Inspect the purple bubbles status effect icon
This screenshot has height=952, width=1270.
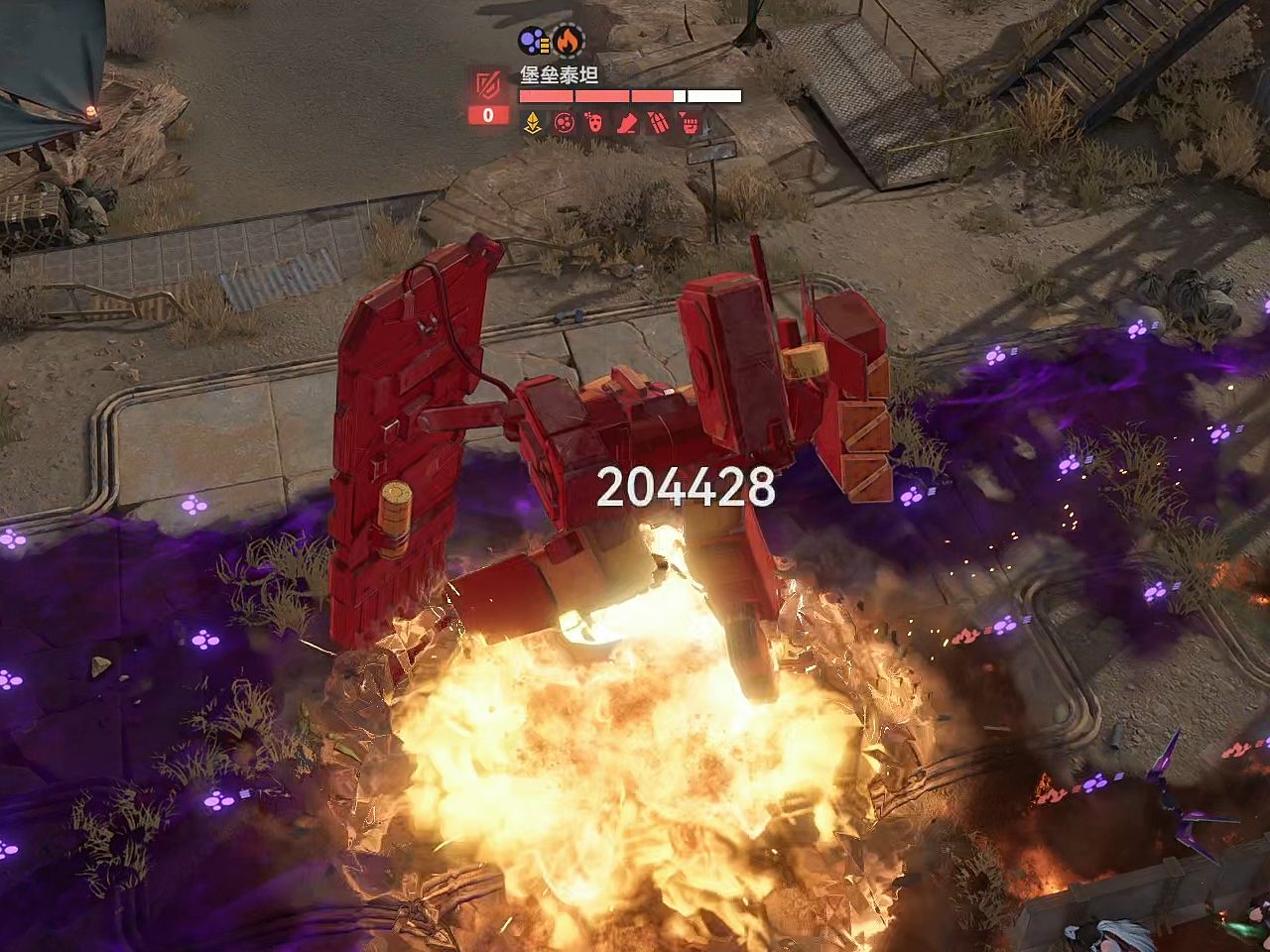coord(535,42)
